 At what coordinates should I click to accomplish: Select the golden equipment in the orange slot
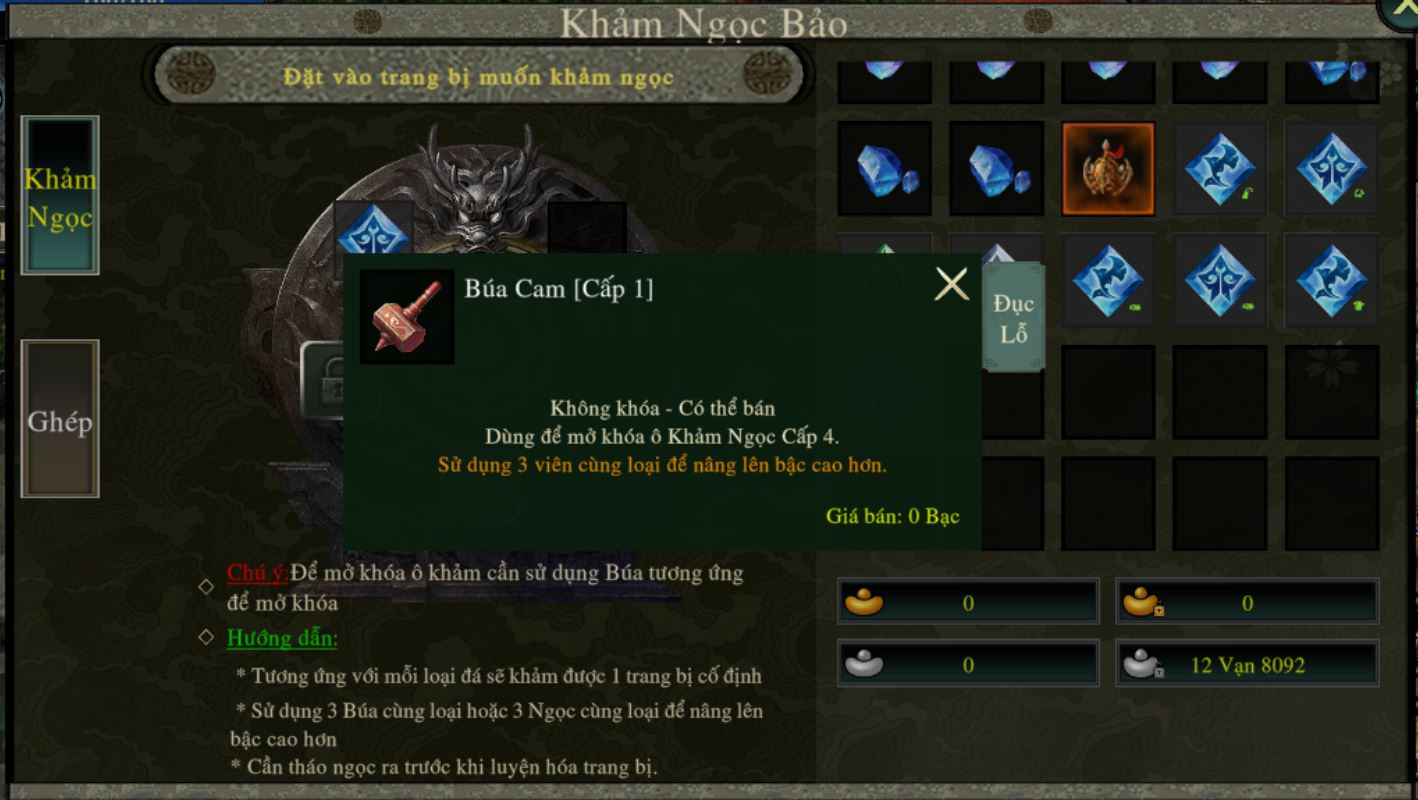point(1108,169)
